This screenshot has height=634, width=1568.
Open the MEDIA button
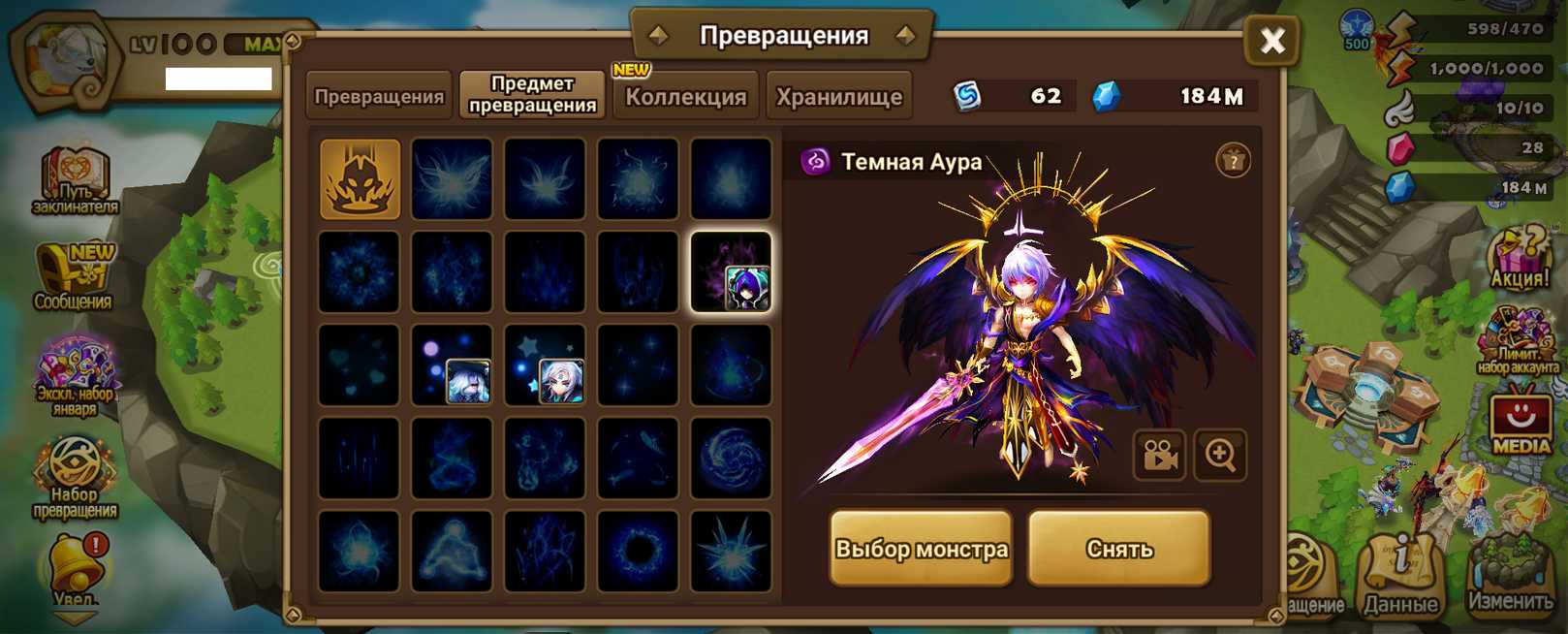(x=1520, y=420)
